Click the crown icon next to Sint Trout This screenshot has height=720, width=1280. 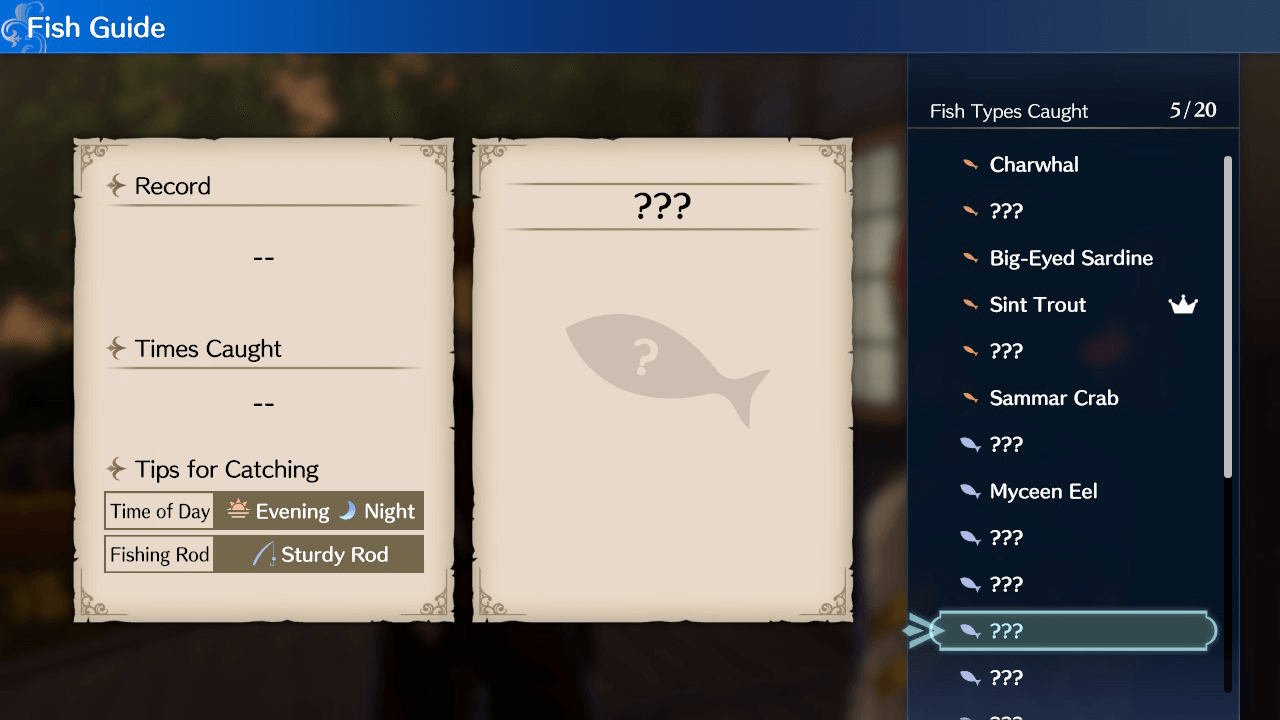click(x=1183, y=304)
